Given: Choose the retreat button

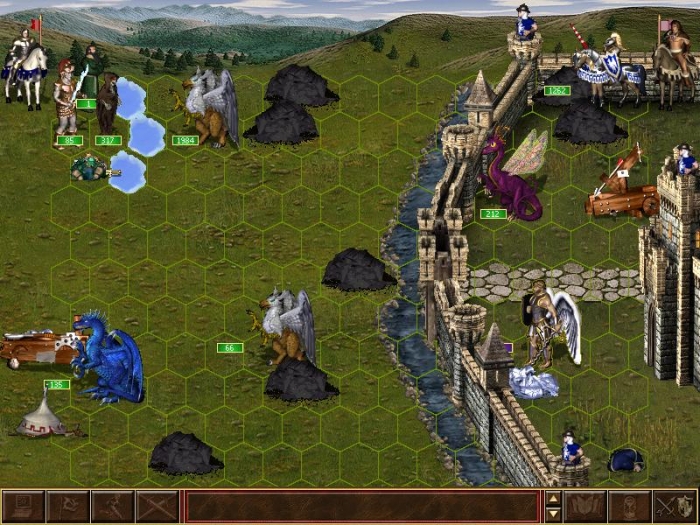Looking at the screenshot, I should [112, 506].
